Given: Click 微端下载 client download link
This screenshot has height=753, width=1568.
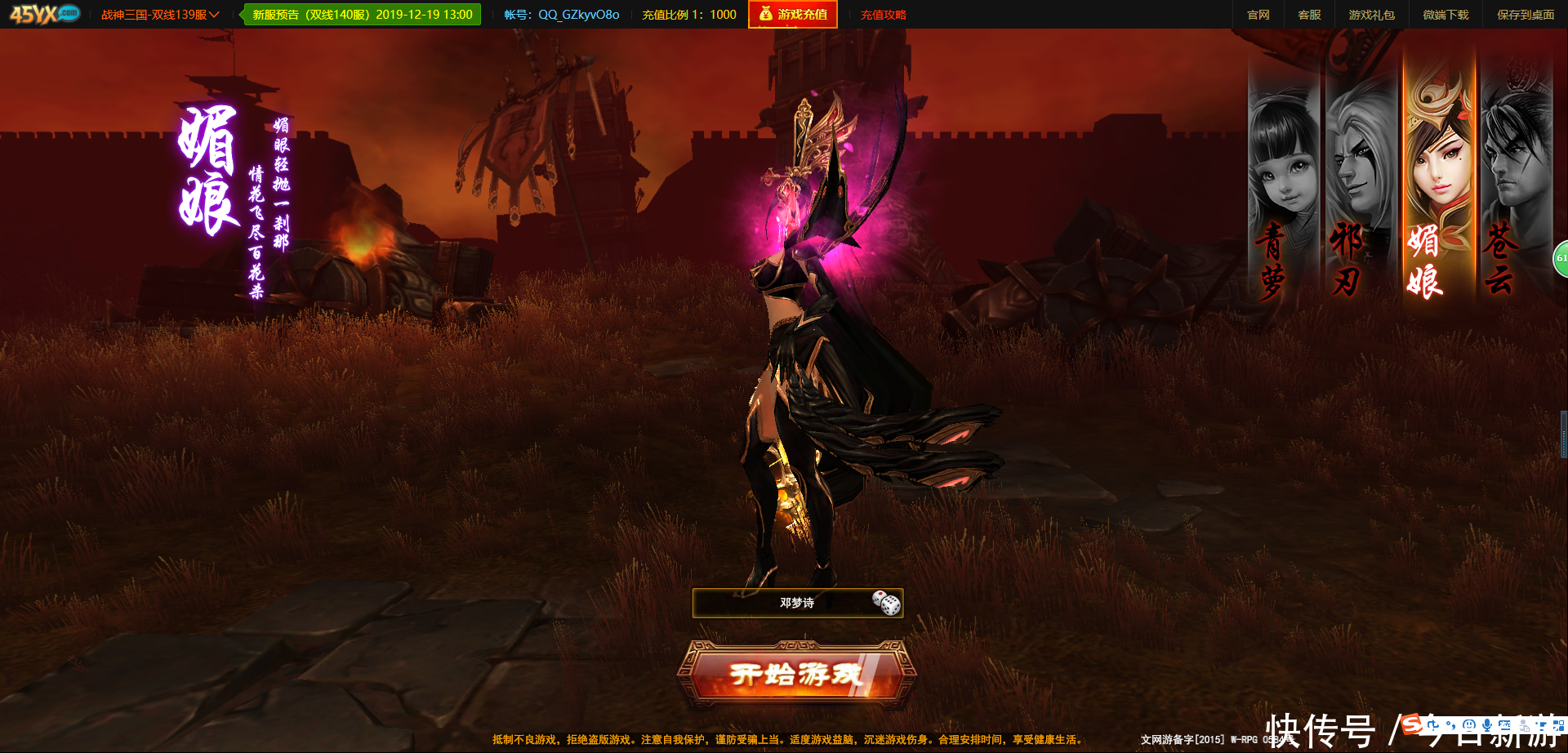Looking at the screenshot, I should [x=1445, y=15].
